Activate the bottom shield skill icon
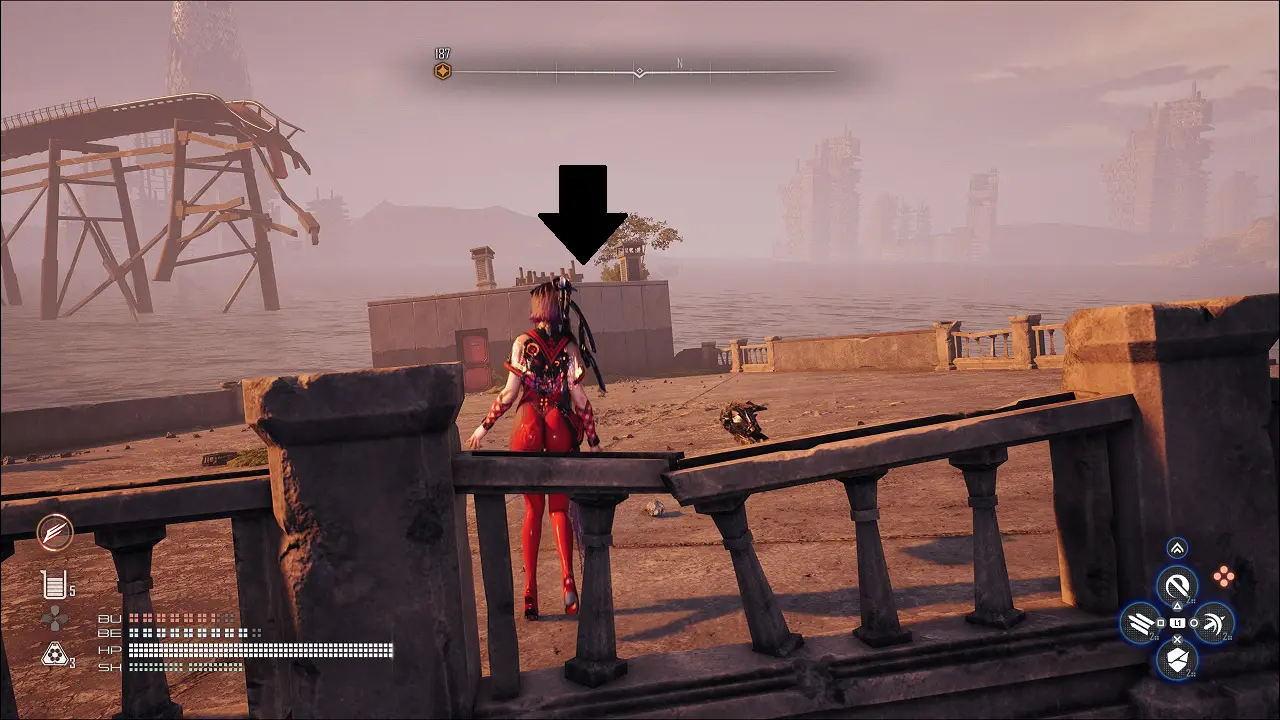Viewport: 1280px width, 720px height. (1177, 660)
